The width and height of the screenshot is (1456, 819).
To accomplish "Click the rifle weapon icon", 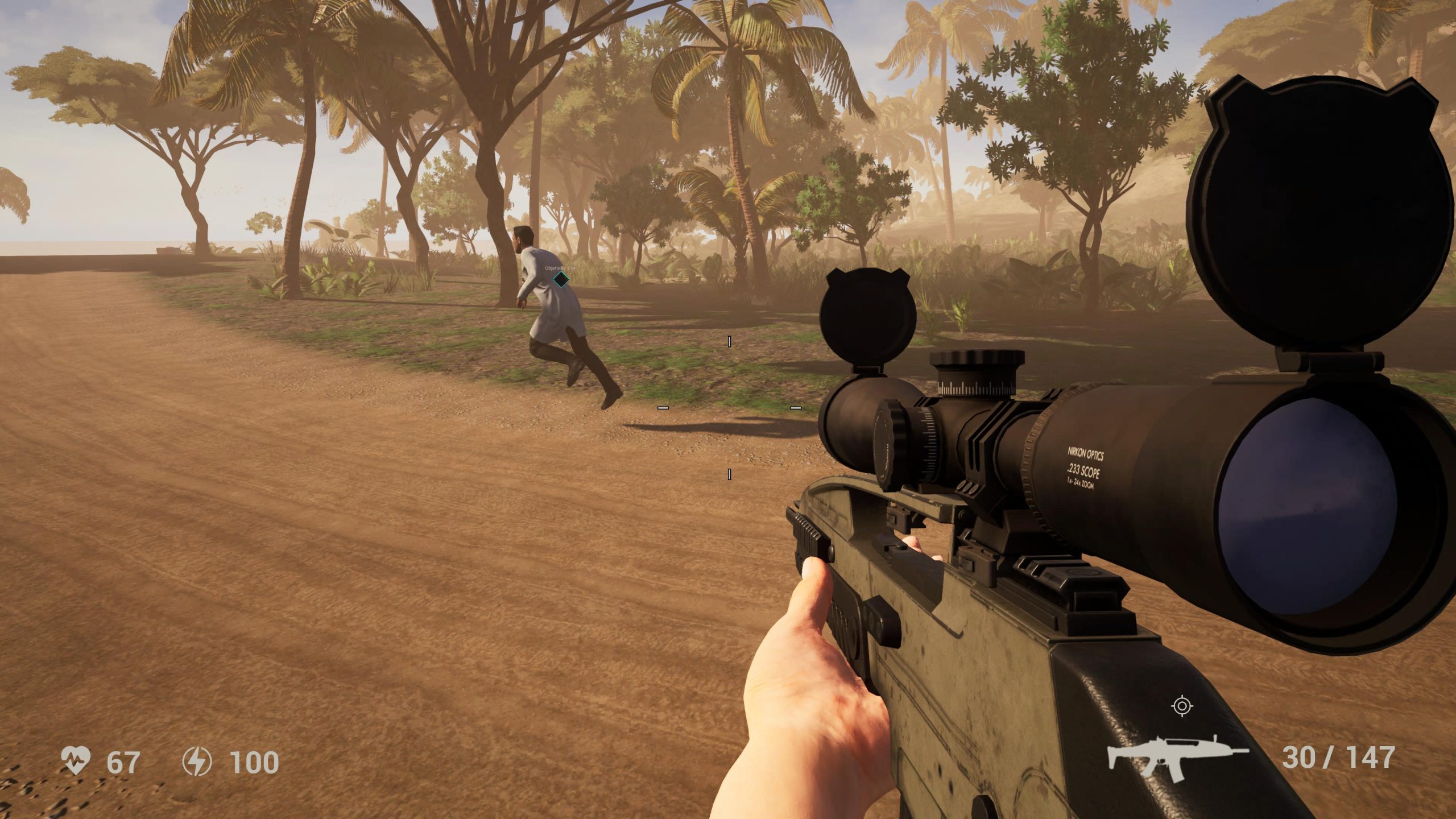I will click(x=1177, y=757).
